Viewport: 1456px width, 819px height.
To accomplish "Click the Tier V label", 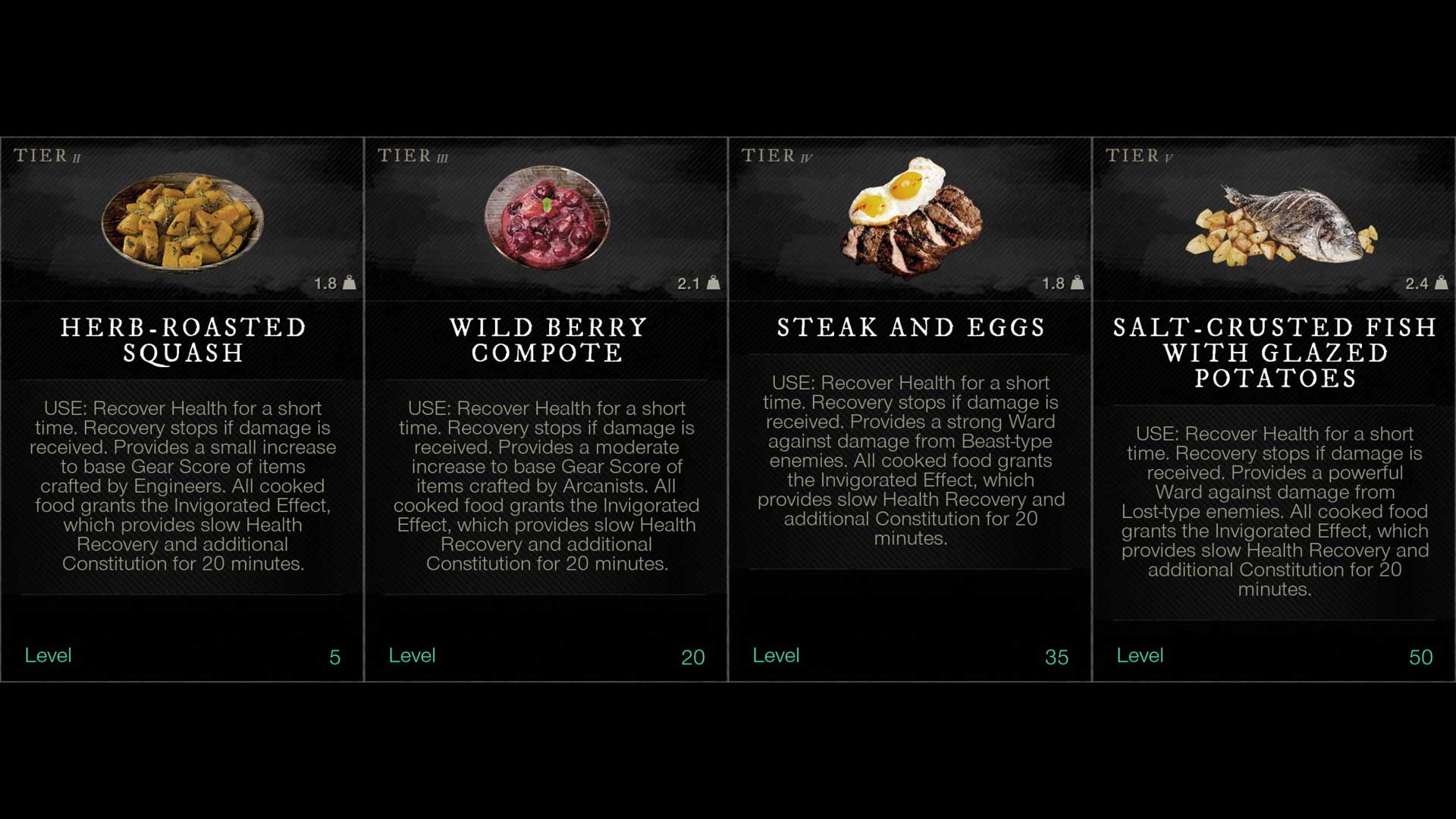I will (1137, 155).
